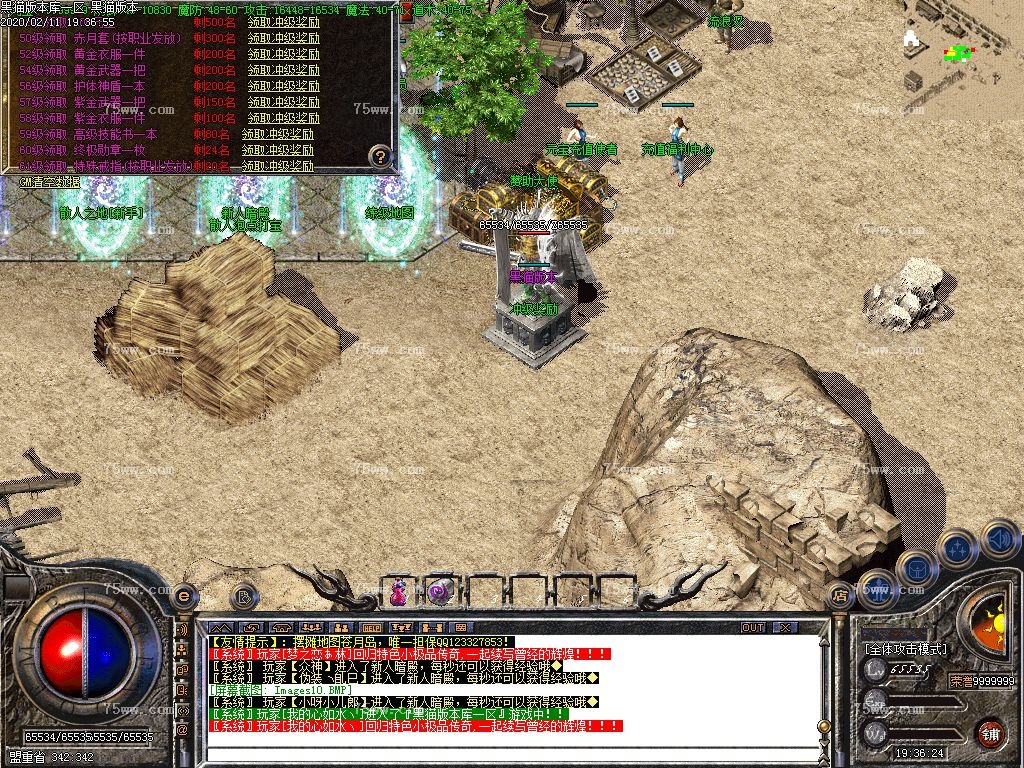Screen dimensions: 1024x768
Task: Use the pink potion in the belt
Action: pyautogui.click(x=398, y=592)
